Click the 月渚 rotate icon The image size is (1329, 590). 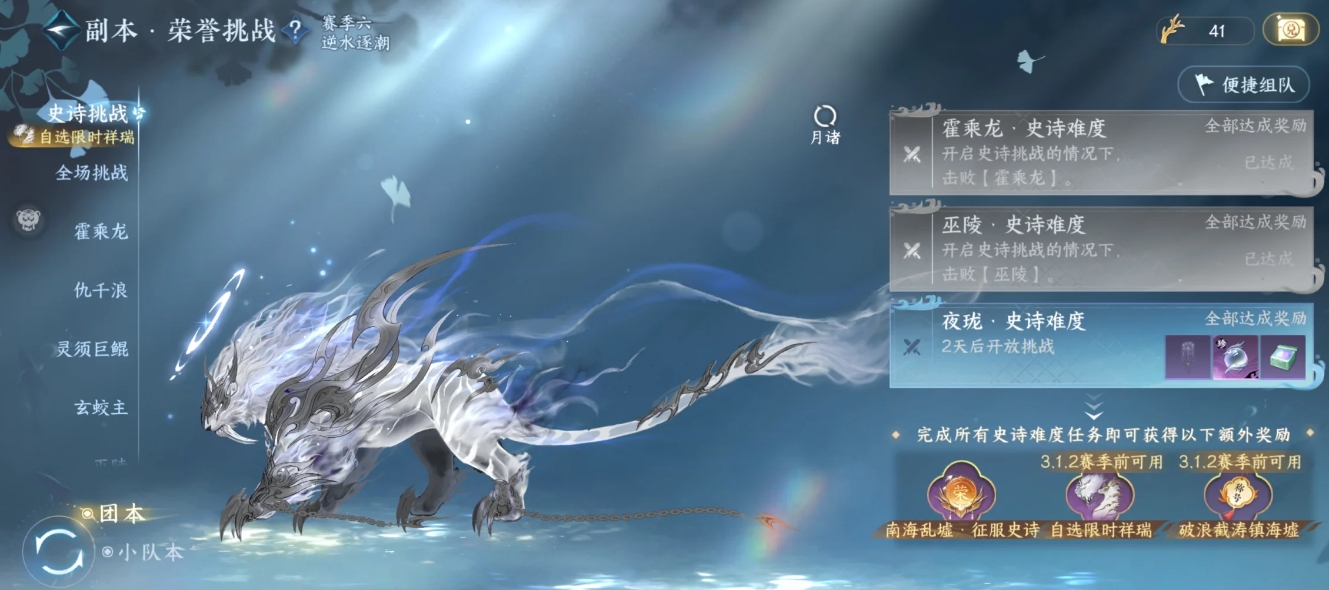tap(825, 118)
